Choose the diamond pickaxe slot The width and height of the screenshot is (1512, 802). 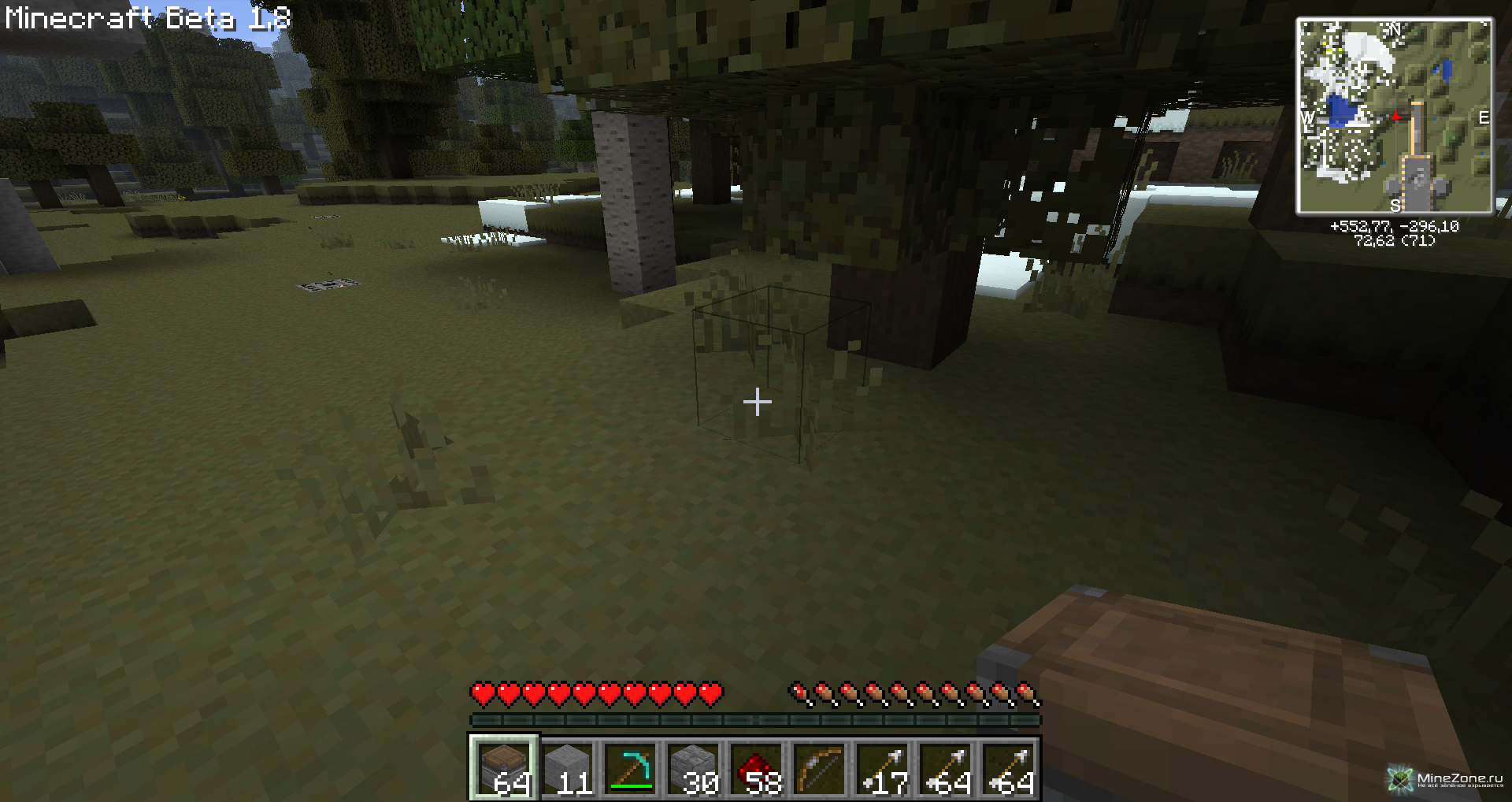pos(631,768)
